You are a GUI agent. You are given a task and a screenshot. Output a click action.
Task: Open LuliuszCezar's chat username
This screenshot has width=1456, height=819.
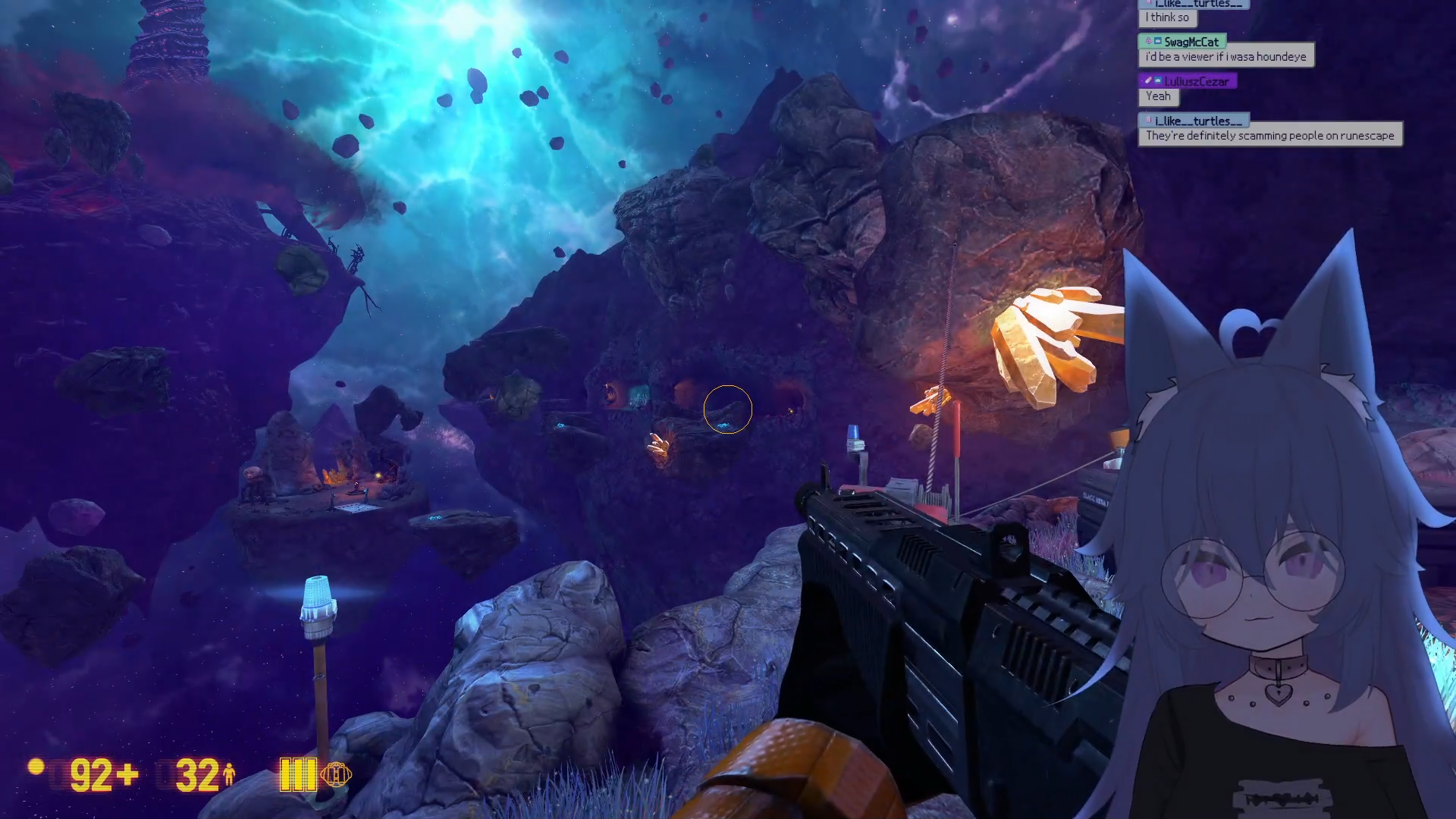[1196, 81]
